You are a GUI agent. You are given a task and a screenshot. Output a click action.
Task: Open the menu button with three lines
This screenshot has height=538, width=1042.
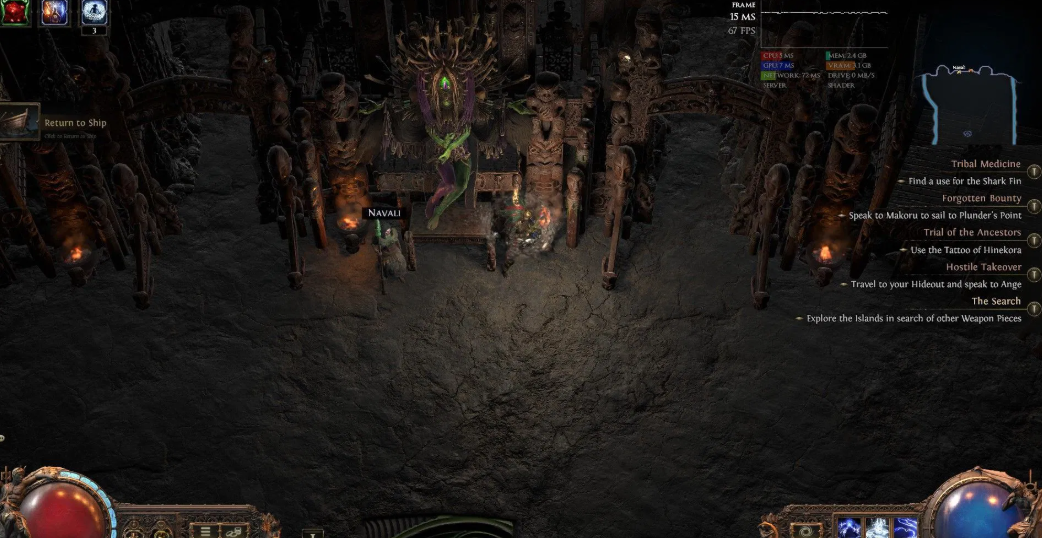tap(205, 530)
